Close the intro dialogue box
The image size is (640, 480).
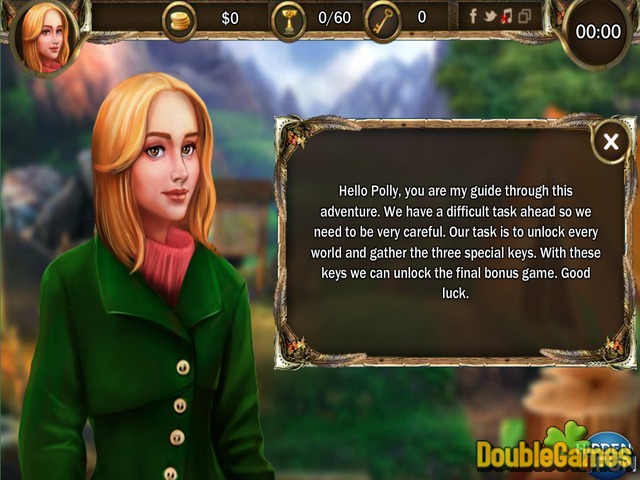610,143
